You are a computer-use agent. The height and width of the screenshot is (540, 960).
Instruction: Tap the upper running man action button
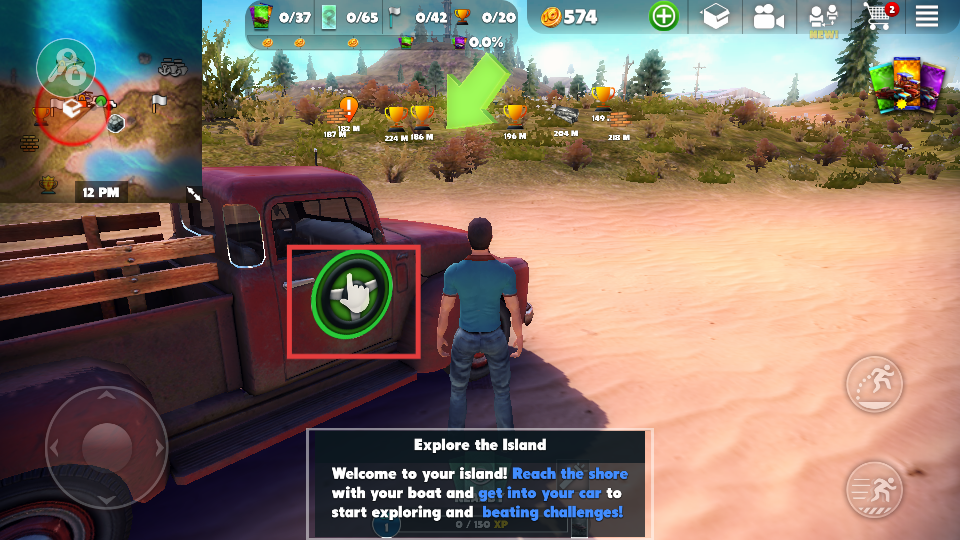coord(874,385)
